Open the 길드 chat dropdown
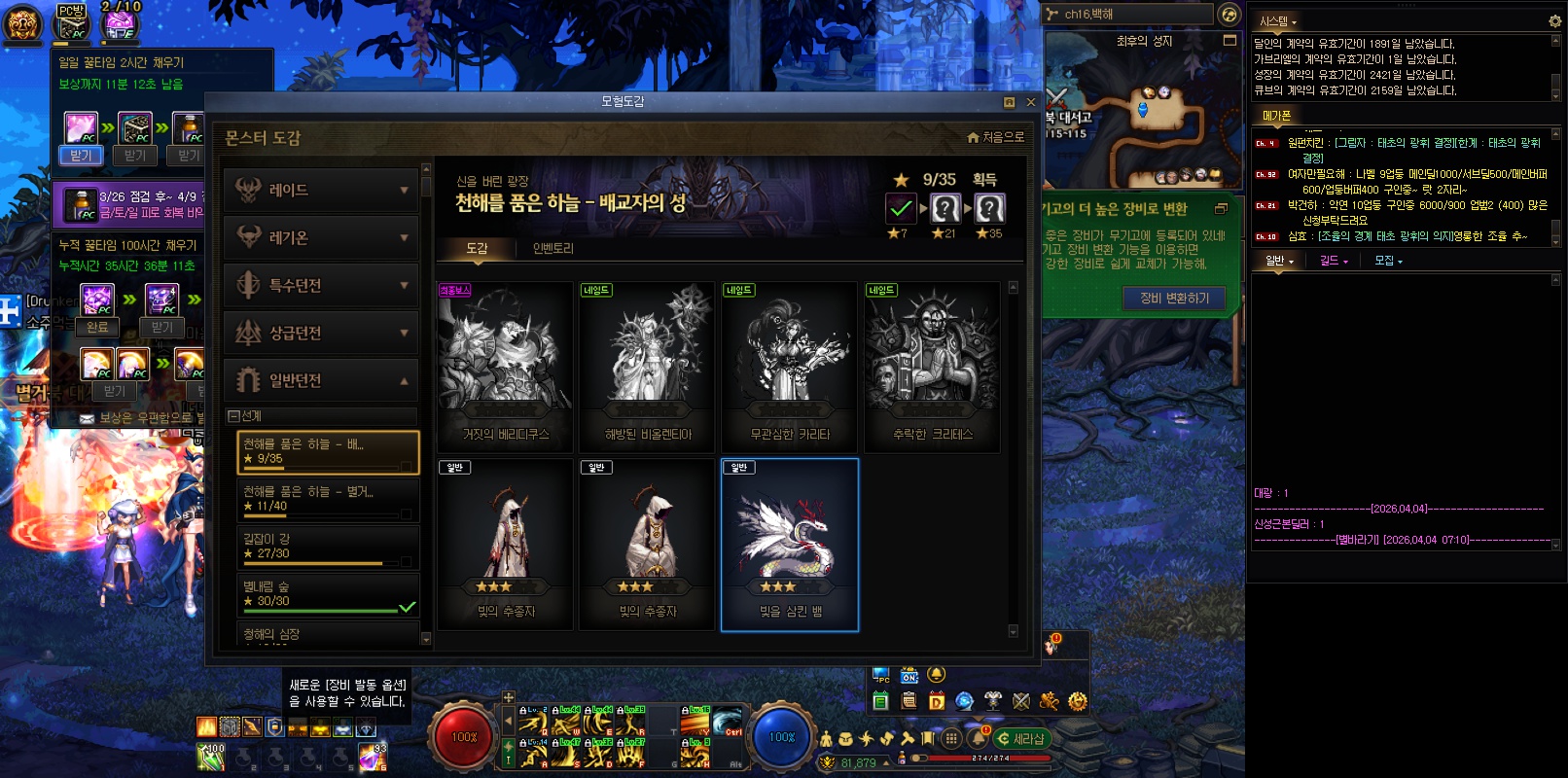This screenshot has width=1568, height=778. (x=1334, y=261)
